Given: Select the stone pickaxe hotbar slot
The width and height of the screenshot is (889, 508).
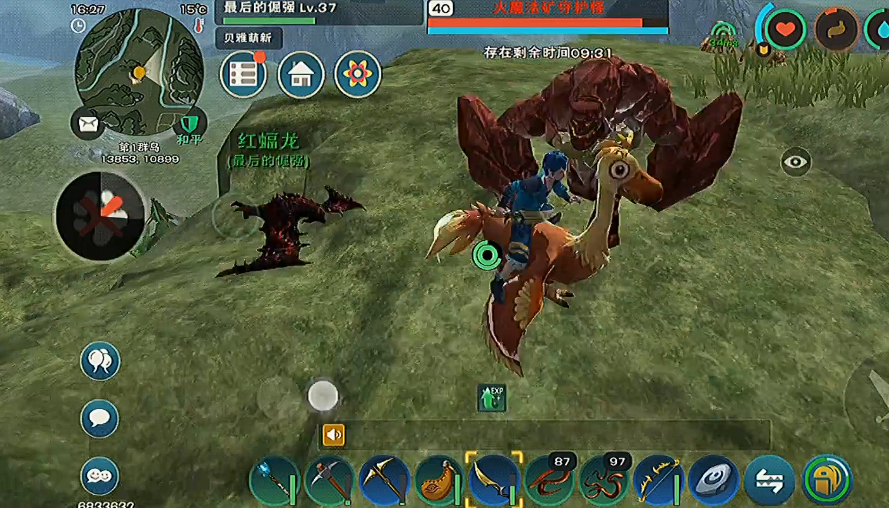Looking at the screenshot, I should click(329, 480).
